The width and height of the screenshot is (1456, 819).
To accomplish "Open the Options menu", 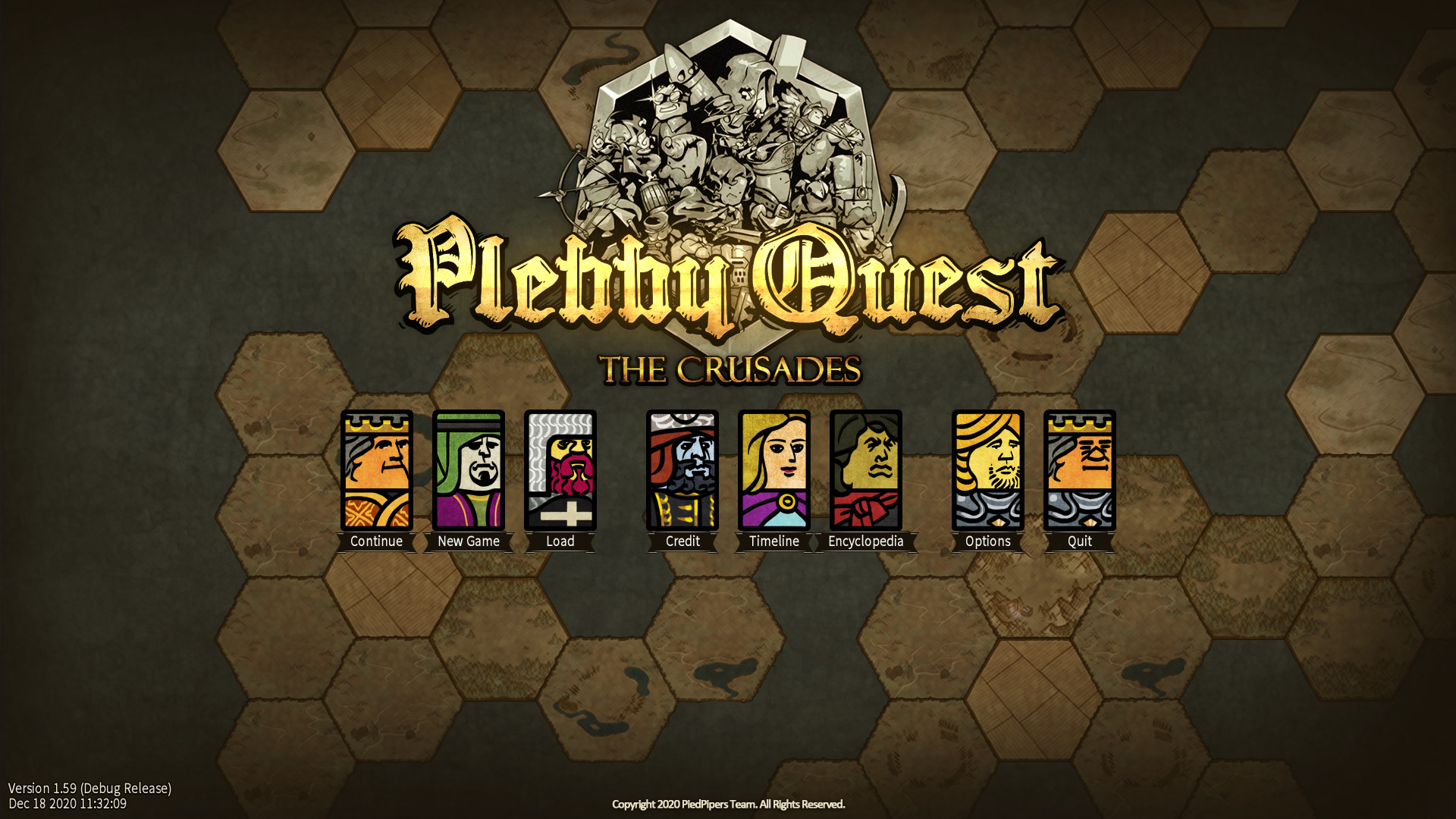I will pos(988,541).
